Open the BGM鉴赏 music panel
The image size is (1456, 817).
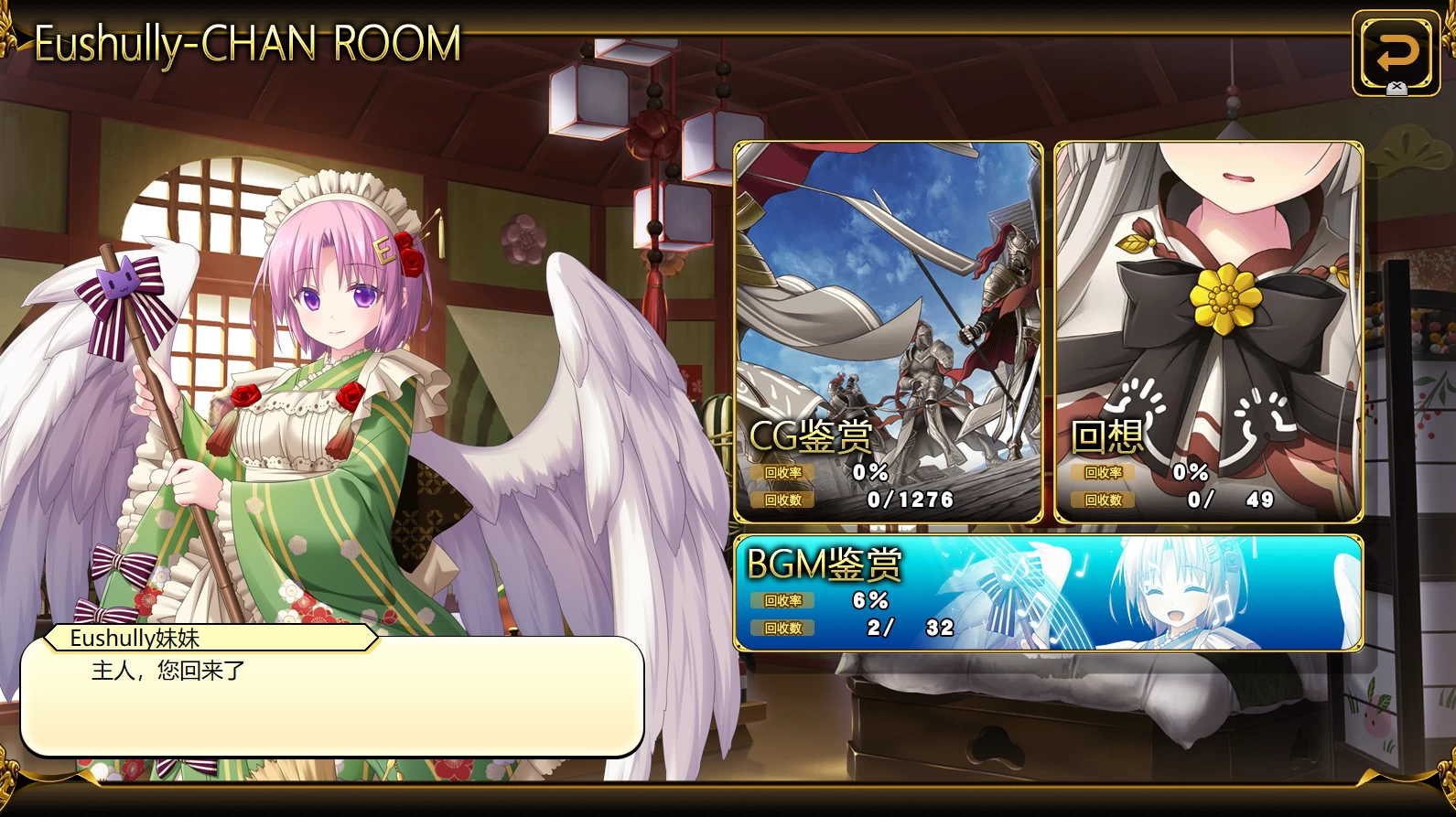click(1048, 593)
